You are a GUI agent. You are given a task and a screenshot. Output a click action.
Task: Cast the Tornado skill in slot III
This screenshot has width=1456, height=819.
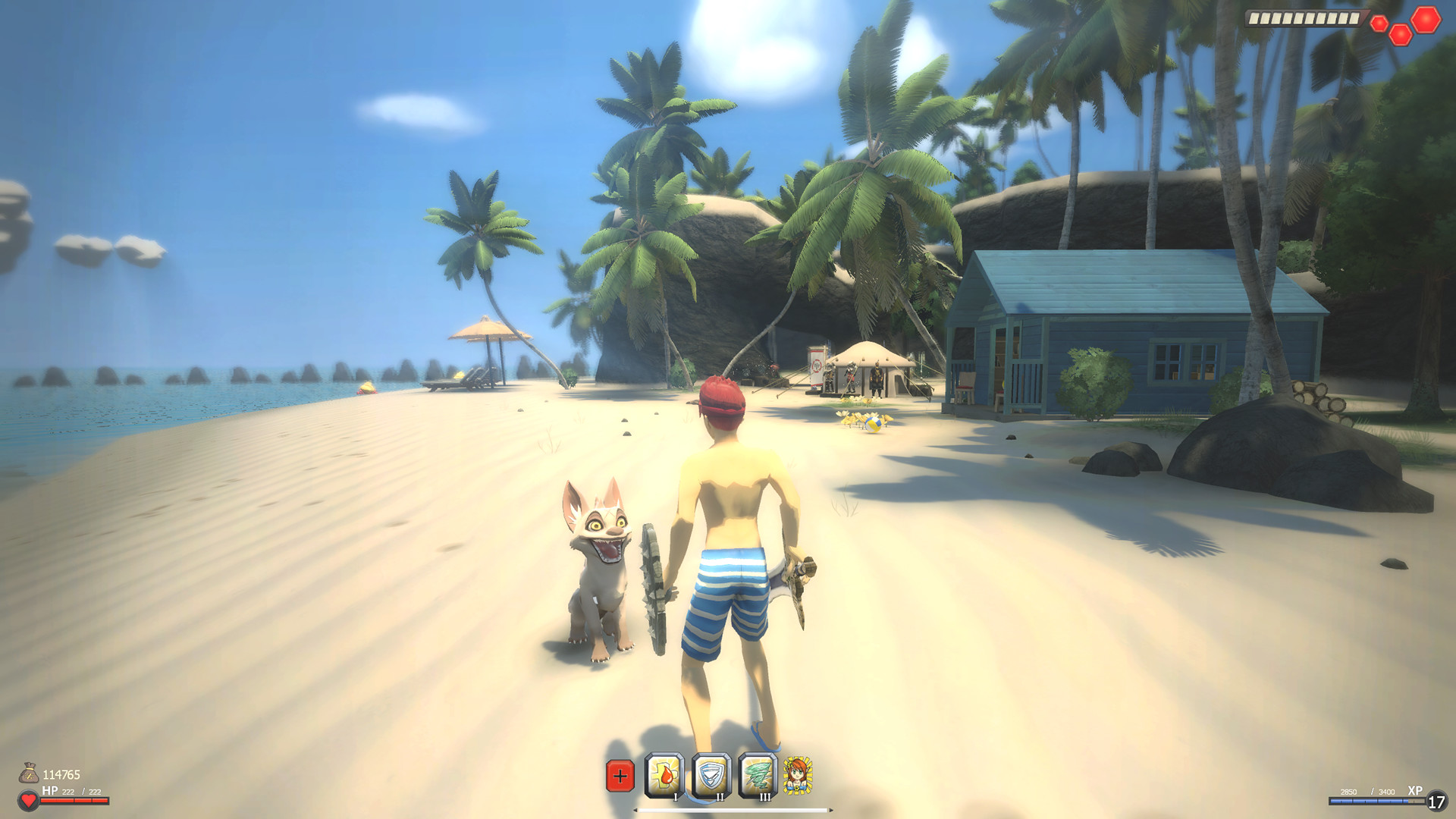click(757, 773)
